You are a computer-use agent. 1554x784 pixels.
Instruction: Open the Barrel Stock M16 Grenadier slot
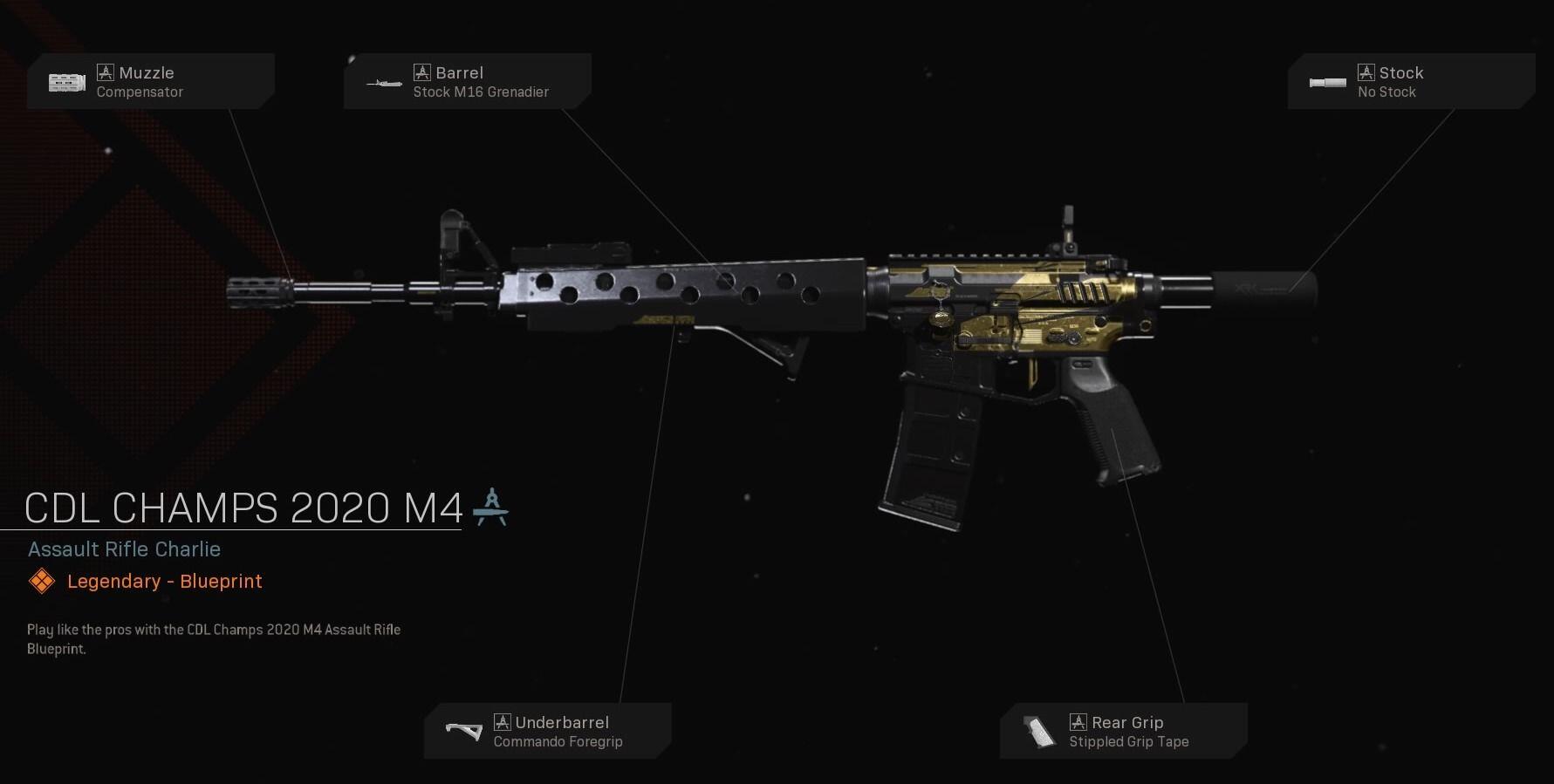click(x=467, y=82)
